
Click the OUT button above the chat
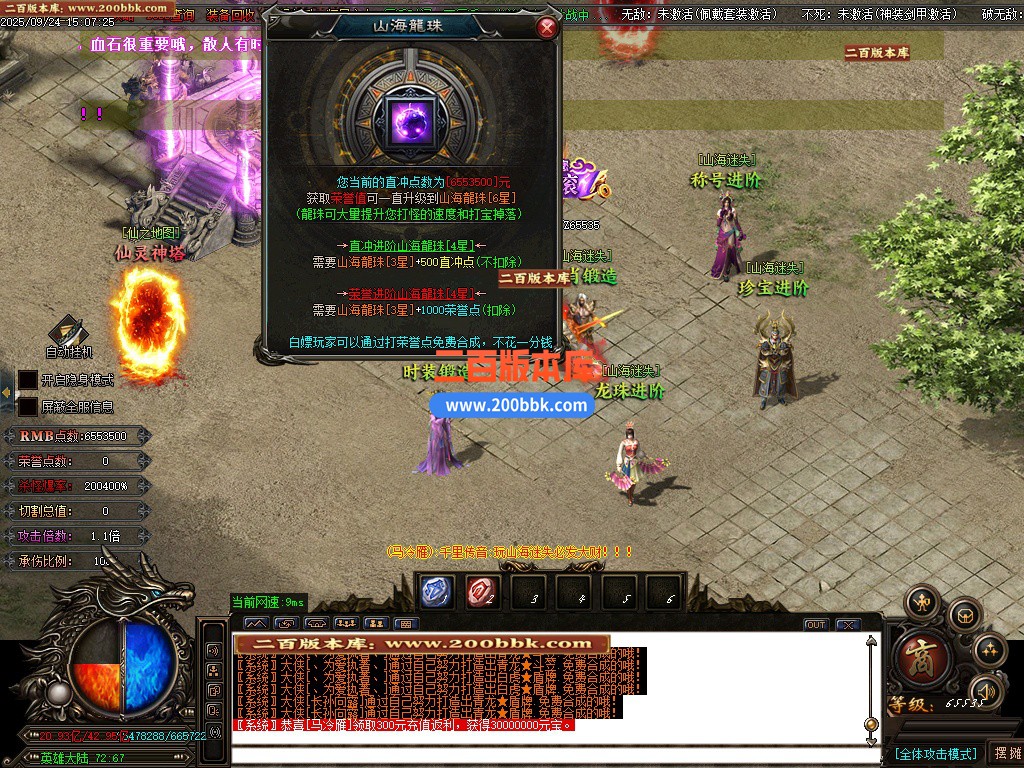(x=816, y=625)
